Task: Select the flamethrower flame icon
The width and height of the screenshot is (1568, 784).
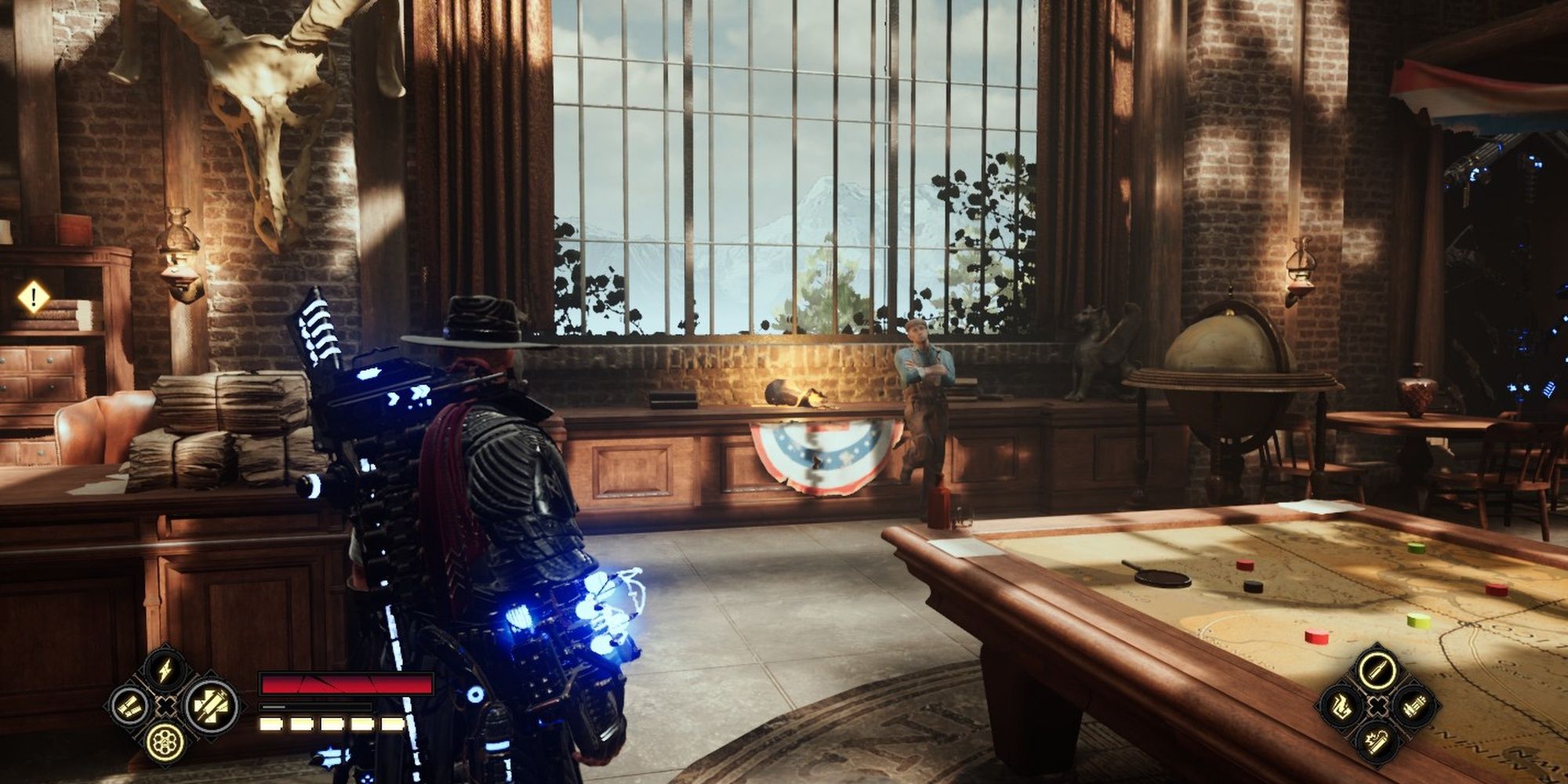Action: click(x=1341, y=705)
